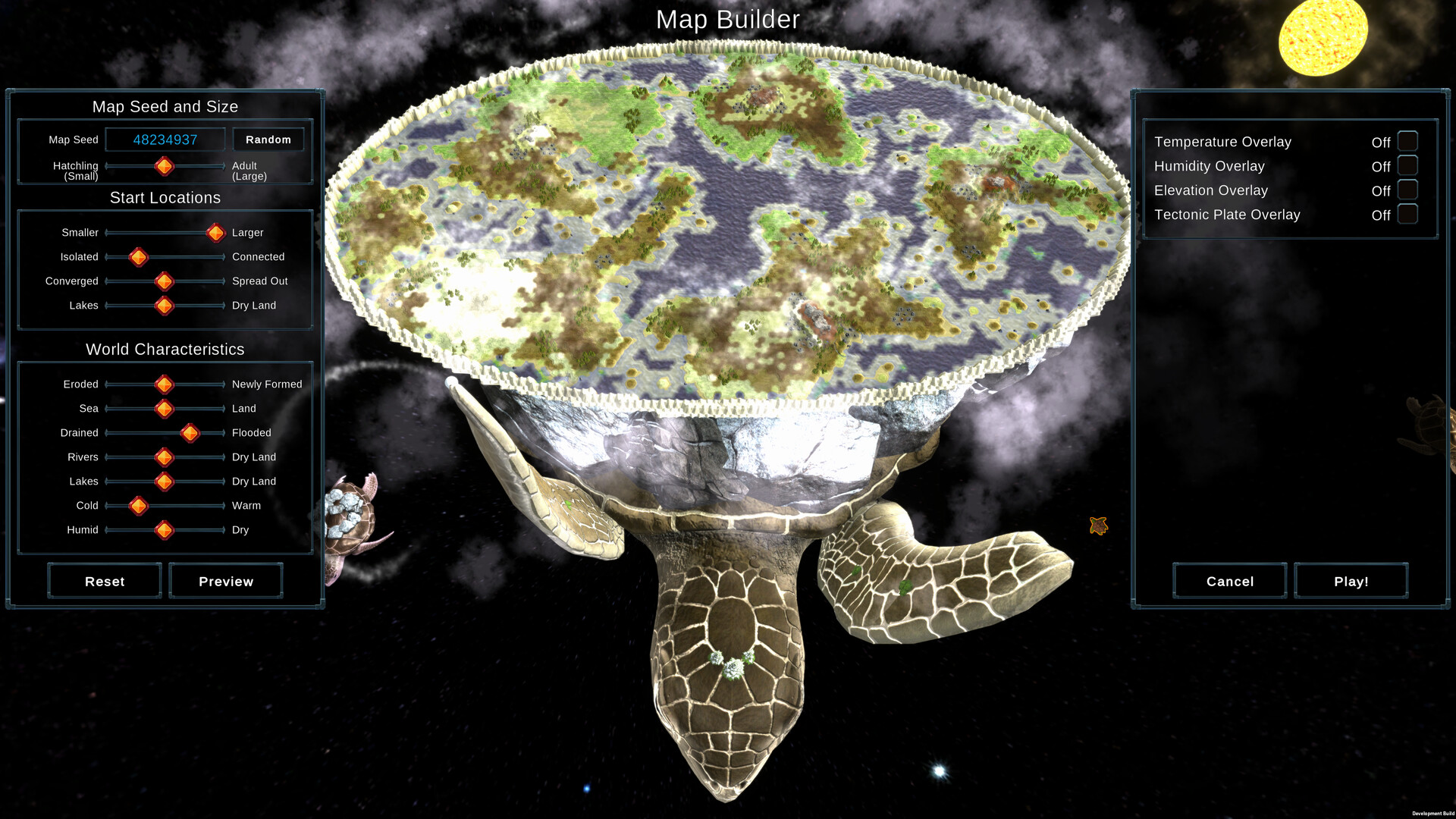Click the Hatchling-Adult map size slider handle
This screenshot has height=819, width=1456.
coord(165,167)
